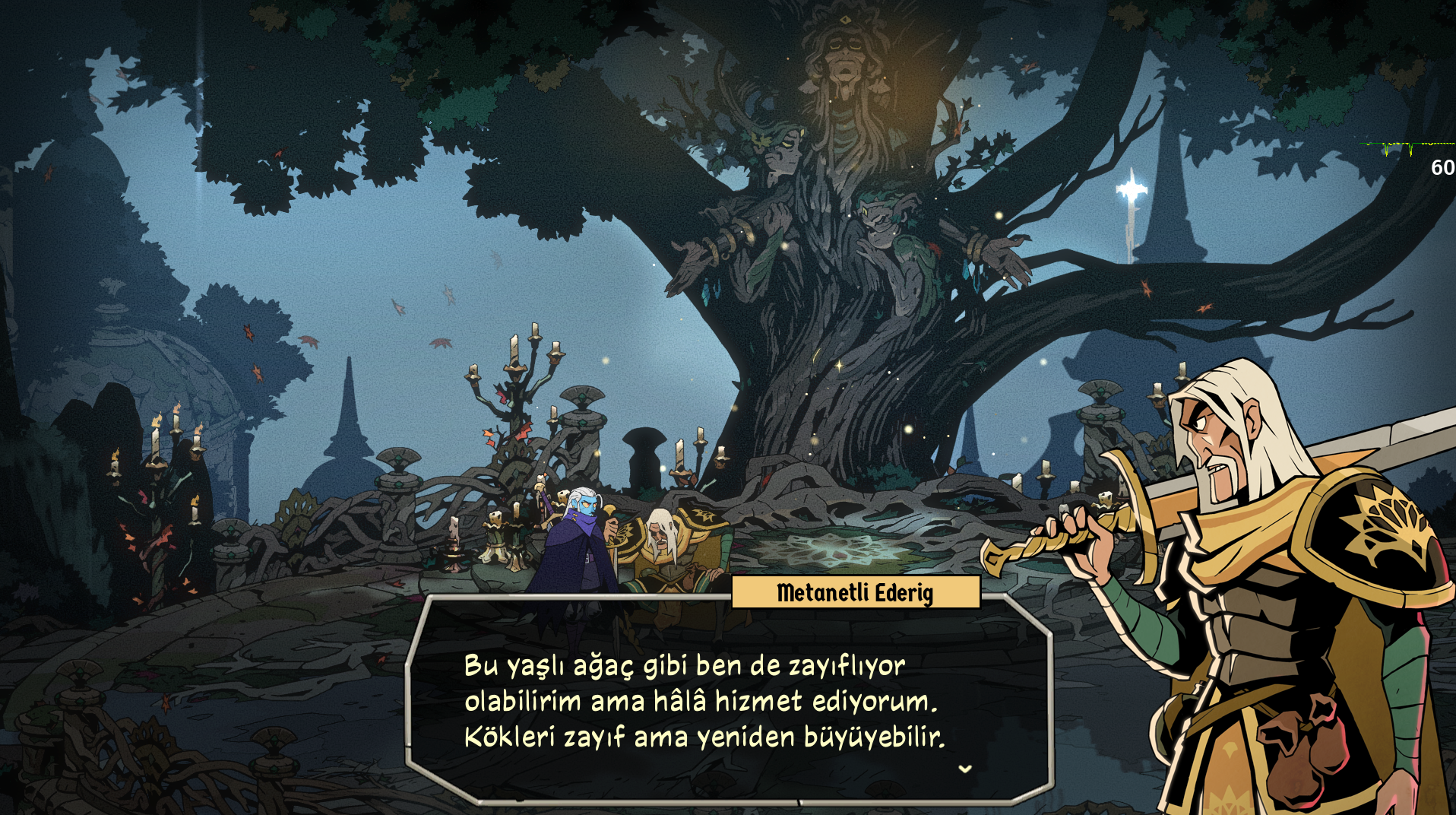Select the Metanetli Ederig name plate
Screen dimensions: 1456x815
(855, 595)
